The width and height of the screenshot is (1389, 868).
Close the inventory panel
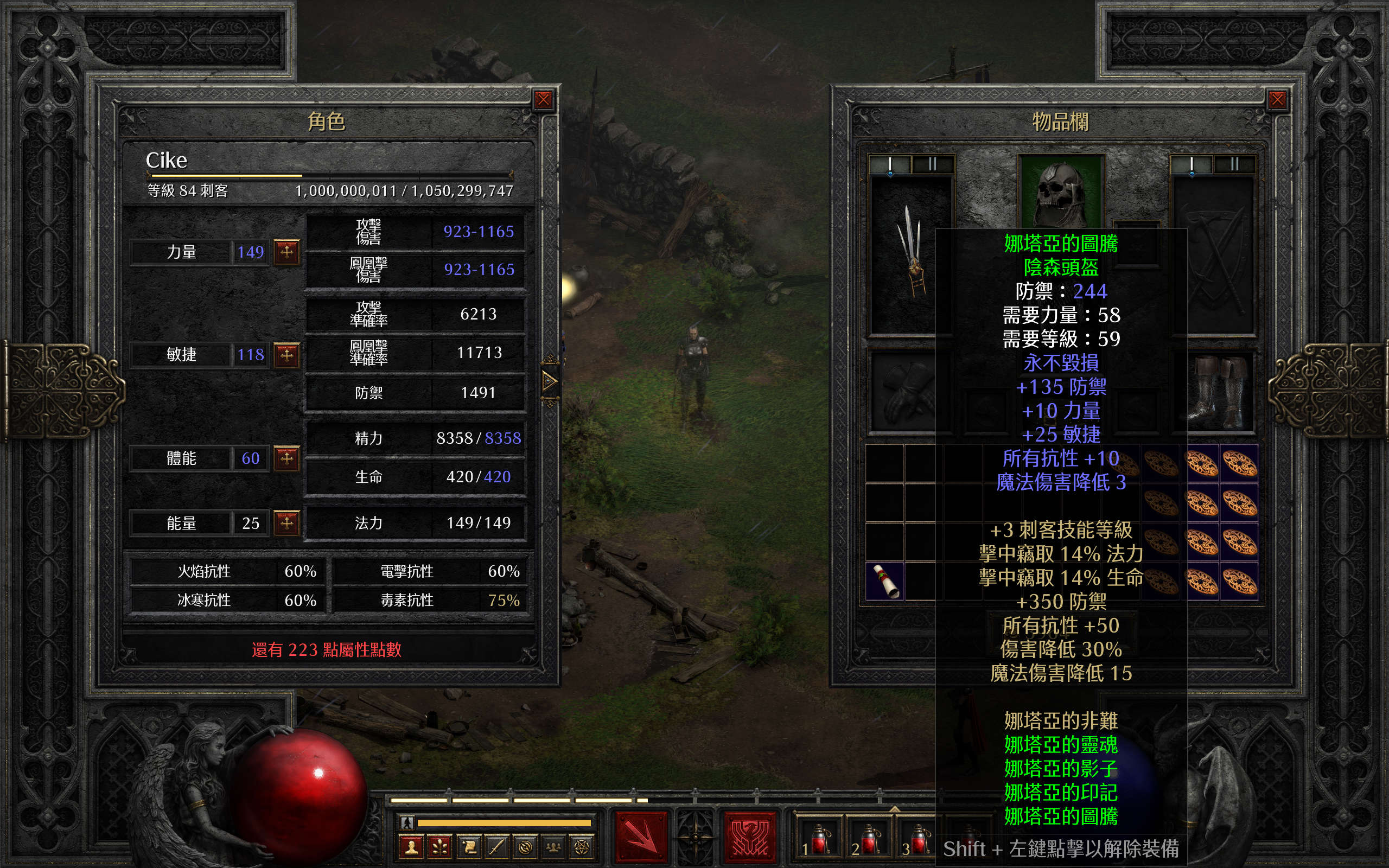(x=1277, y=100)
